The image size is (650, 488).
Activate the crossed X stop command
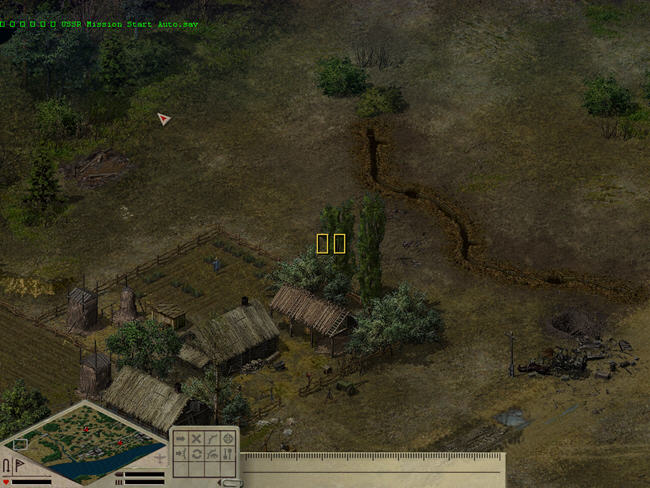coord(197,438)
